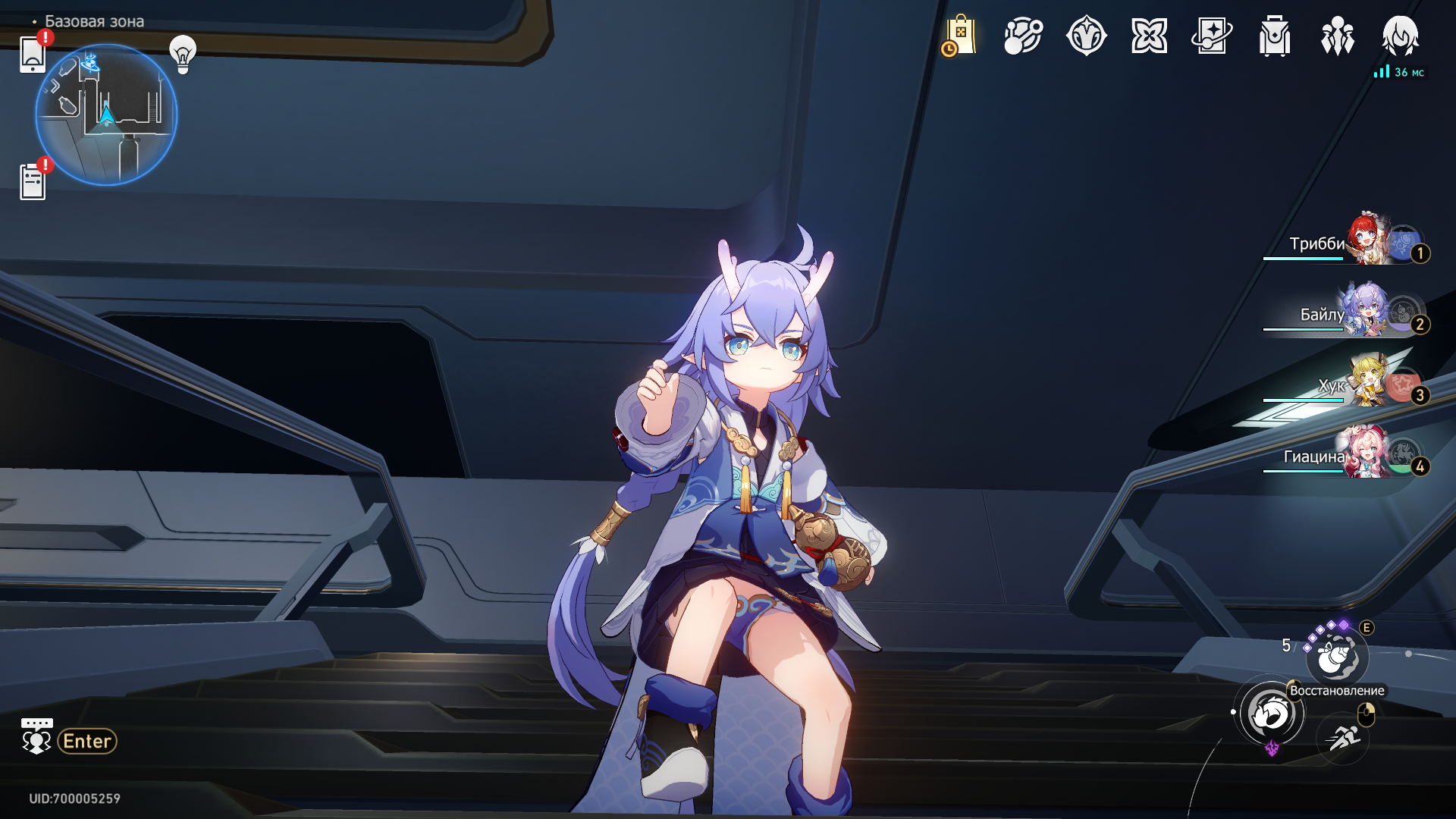This screenshot has width=1456, height=819.
Task: Open the shopping bag store icon
Action: 959,36
